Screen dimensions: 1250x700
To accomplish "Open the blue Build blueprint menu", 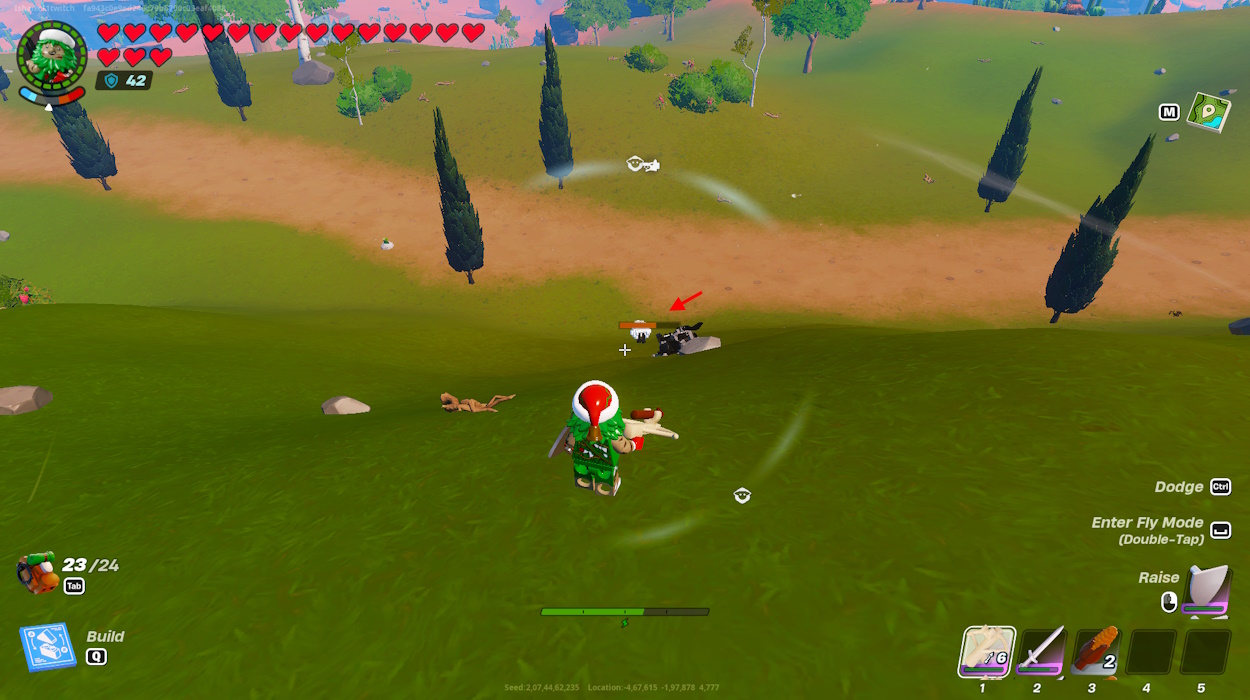I will [x=47, y=646].
